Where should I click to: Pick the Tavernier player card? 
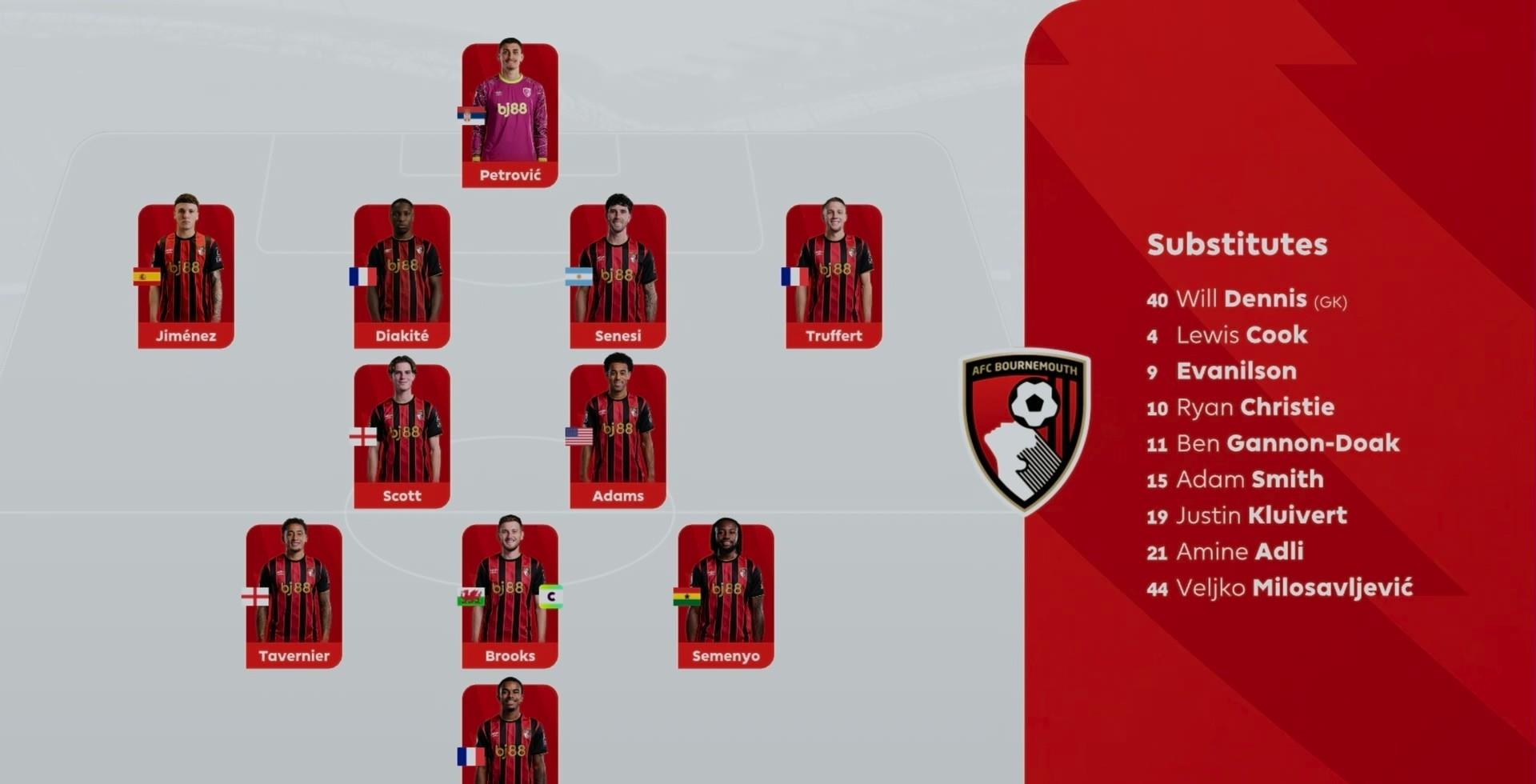[x=294, y=596]
